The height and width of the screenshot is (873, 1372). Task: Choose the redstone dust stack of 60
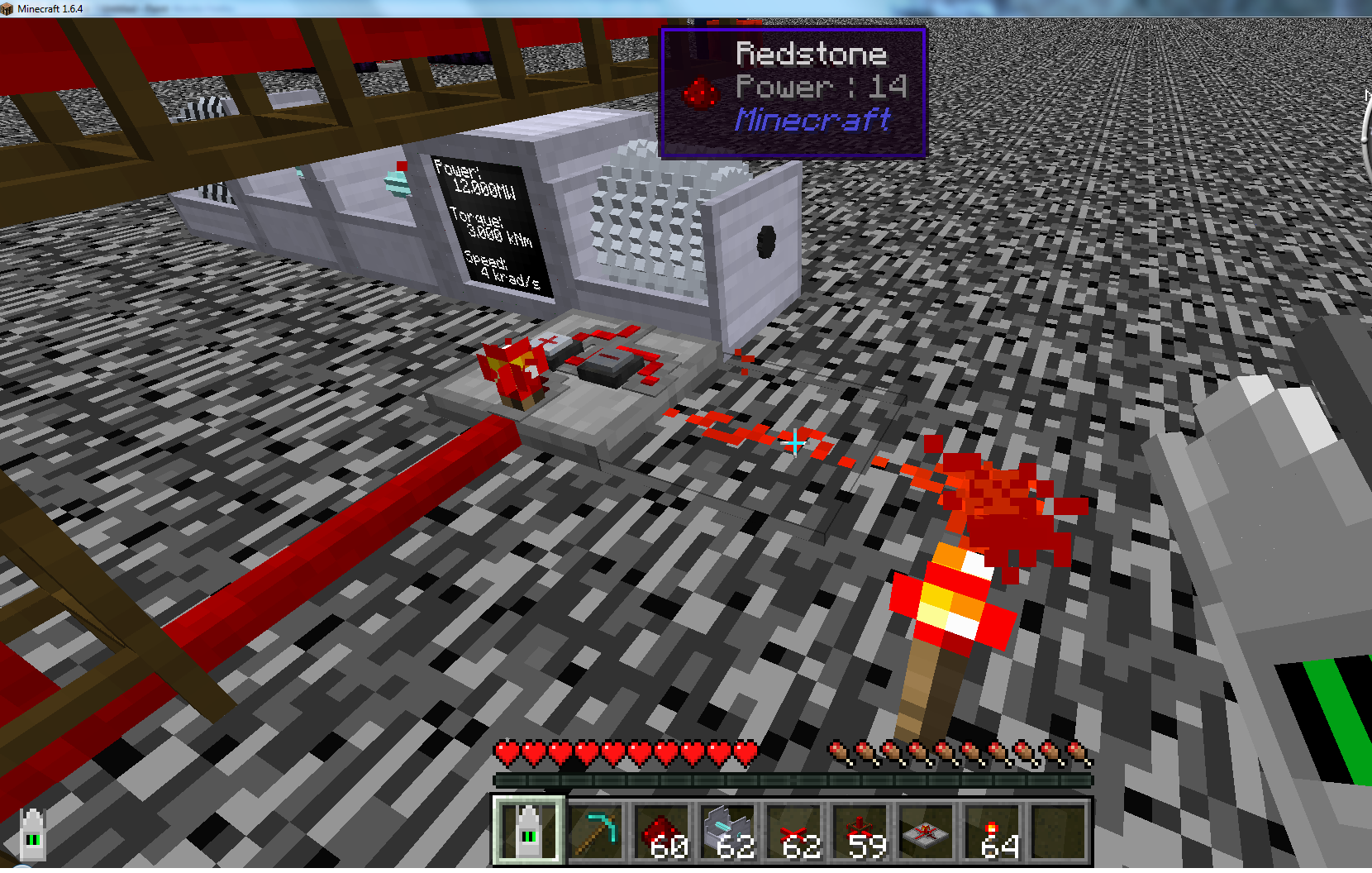point(662,832)
